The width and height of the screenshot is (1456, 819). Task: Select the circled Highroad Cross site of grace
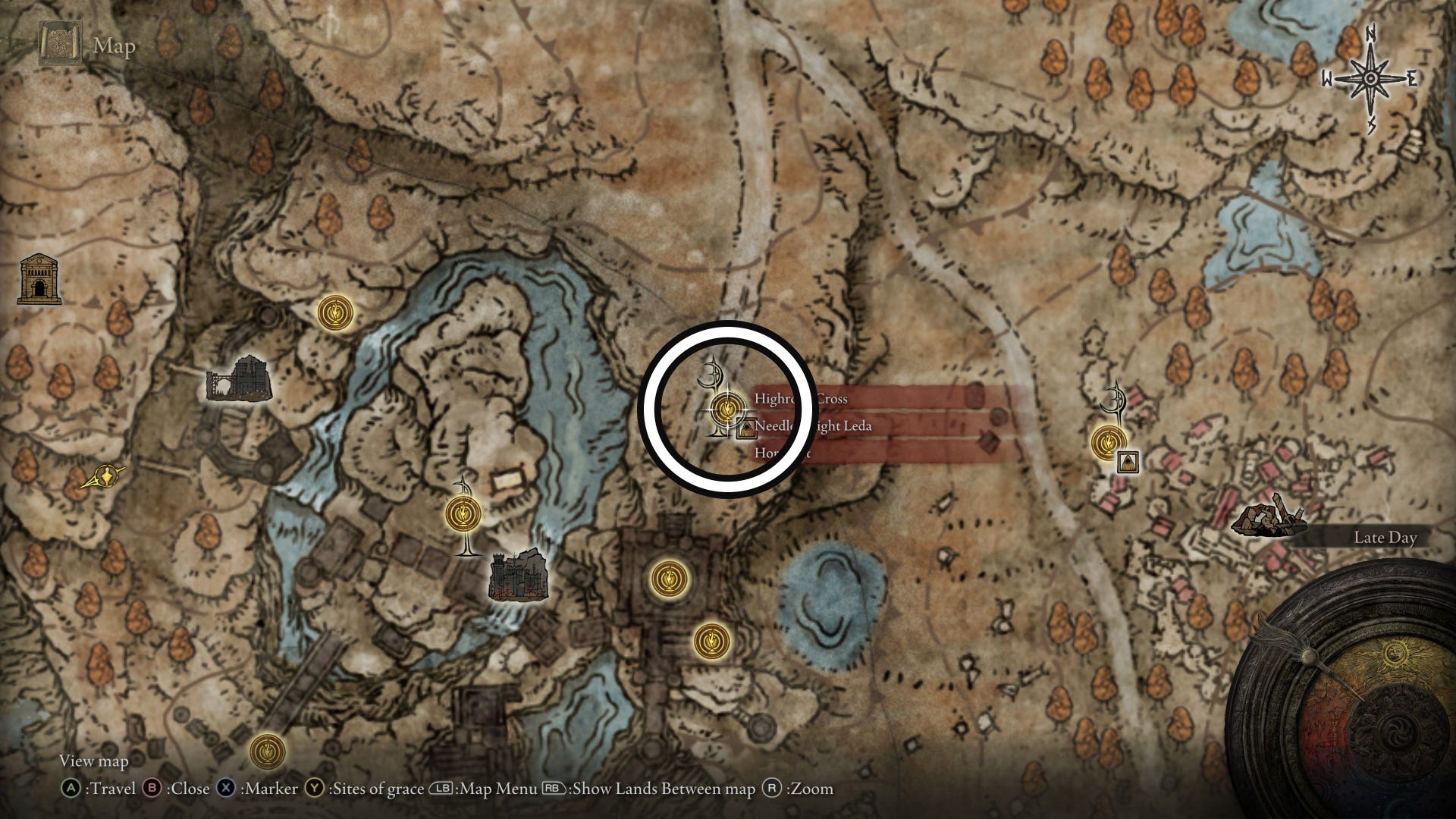[x=726, y=409]
